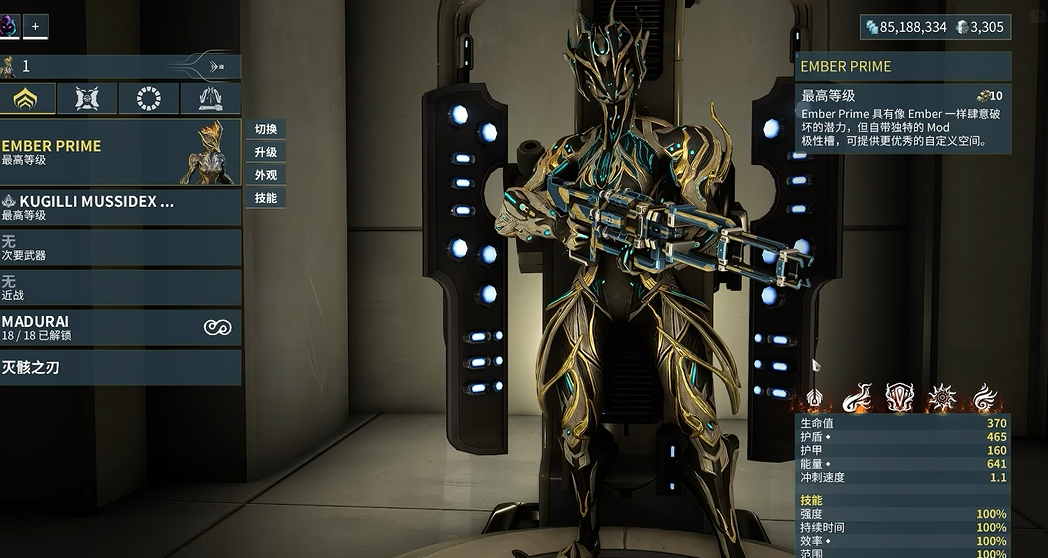Image resolution: width=1048 pixels, height=558 pixels.
Task: Choose the empty secondary weapon slot (次要武器)
Action: click(x=120, y=248)
